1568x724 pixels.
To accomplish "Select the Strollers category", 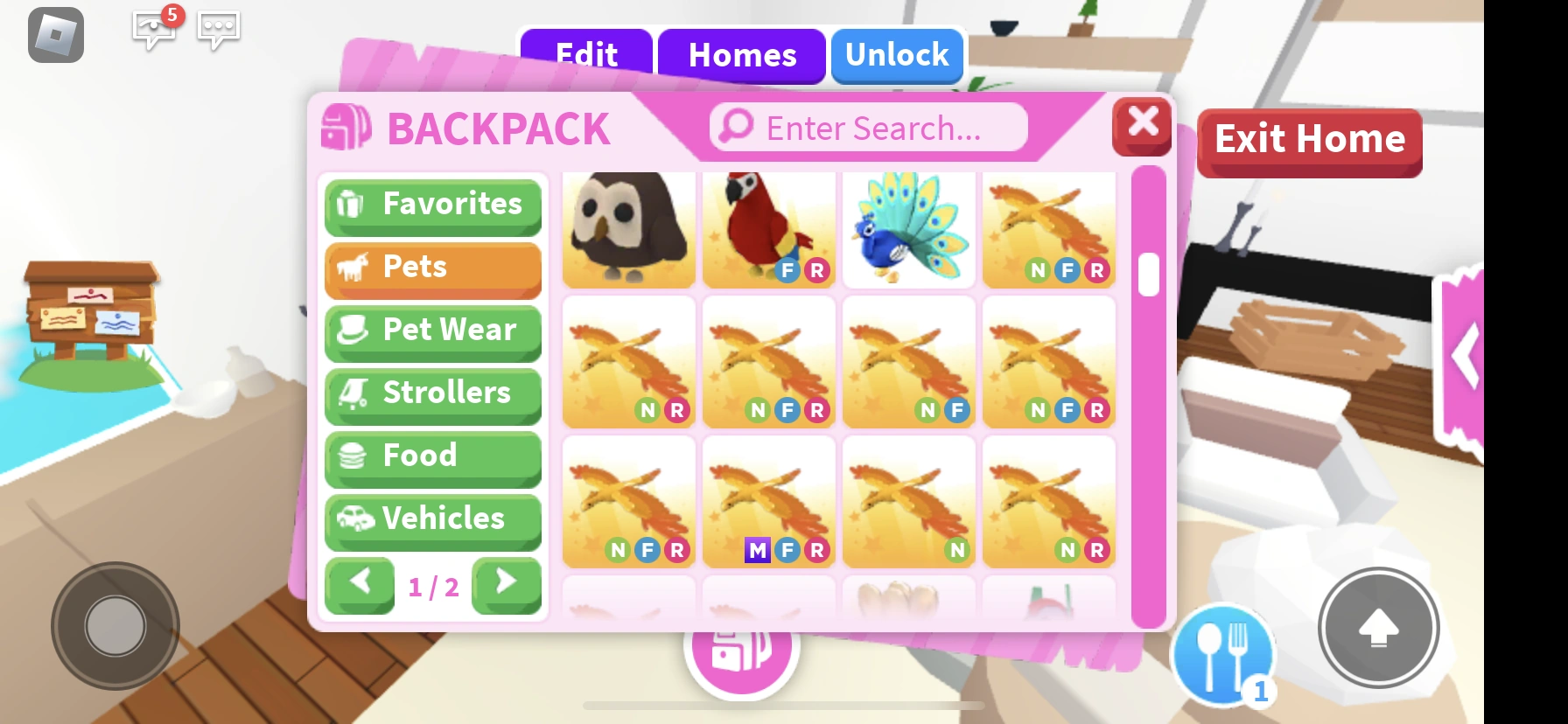I will click(432, 393).
